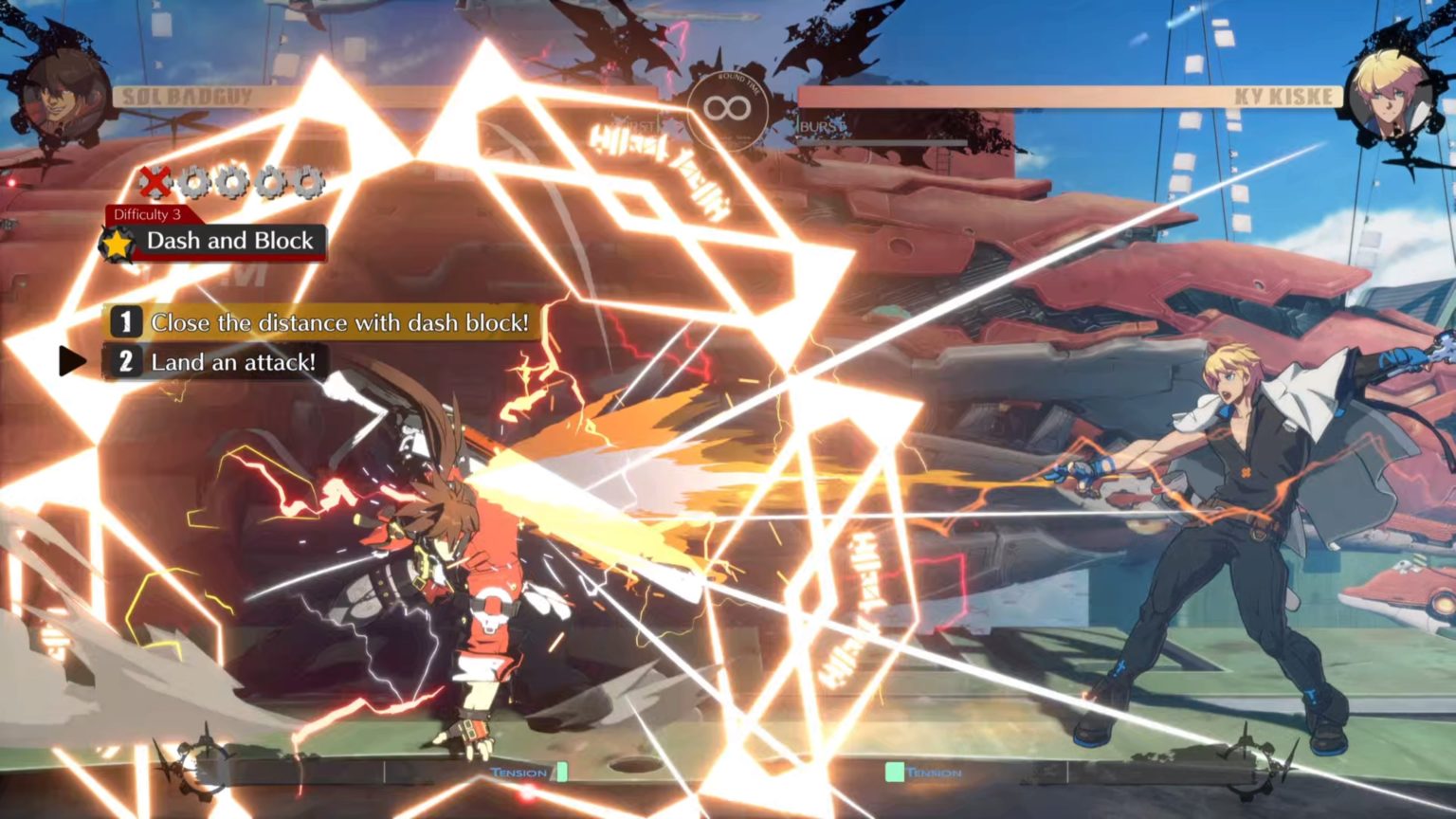Select the numbered '2' badge on the second objective

click(126, 361)
